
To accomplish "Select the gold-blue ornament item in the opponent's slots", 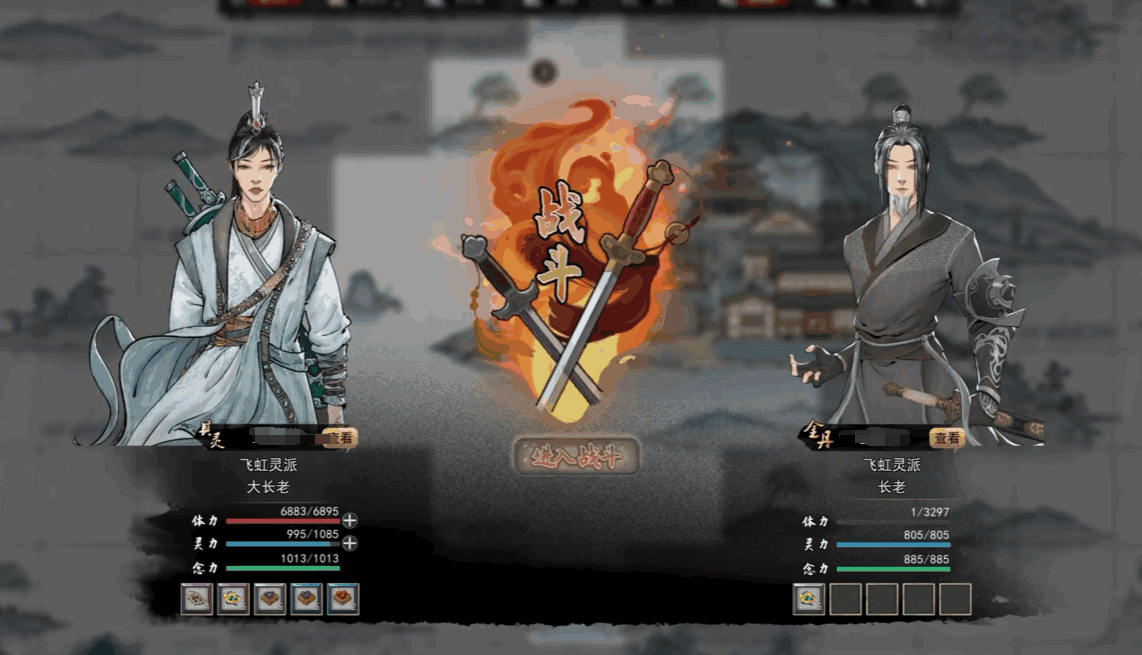I will click(809, 599).
